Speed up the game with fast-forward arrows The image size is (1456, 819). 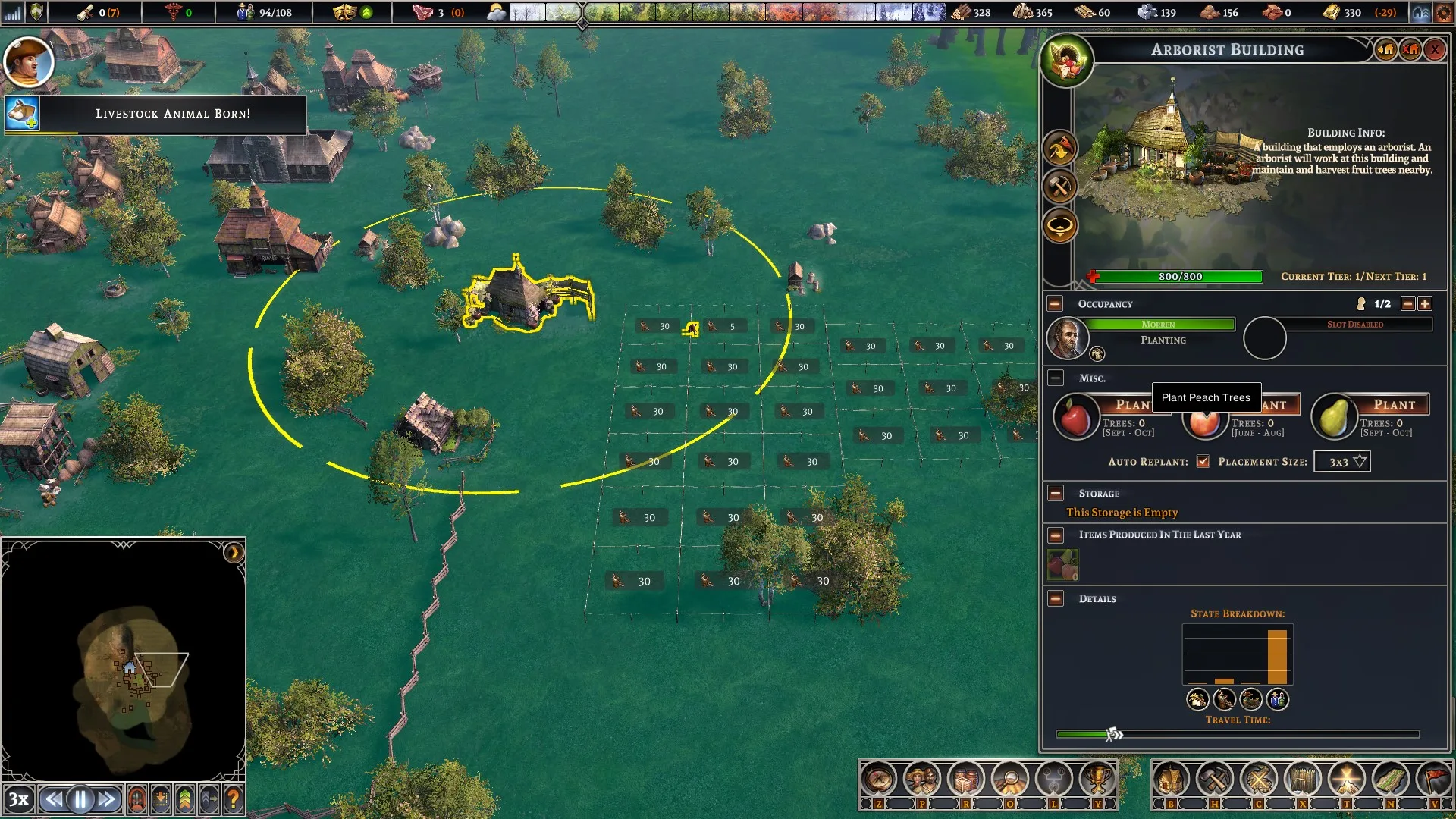point(107,799)
